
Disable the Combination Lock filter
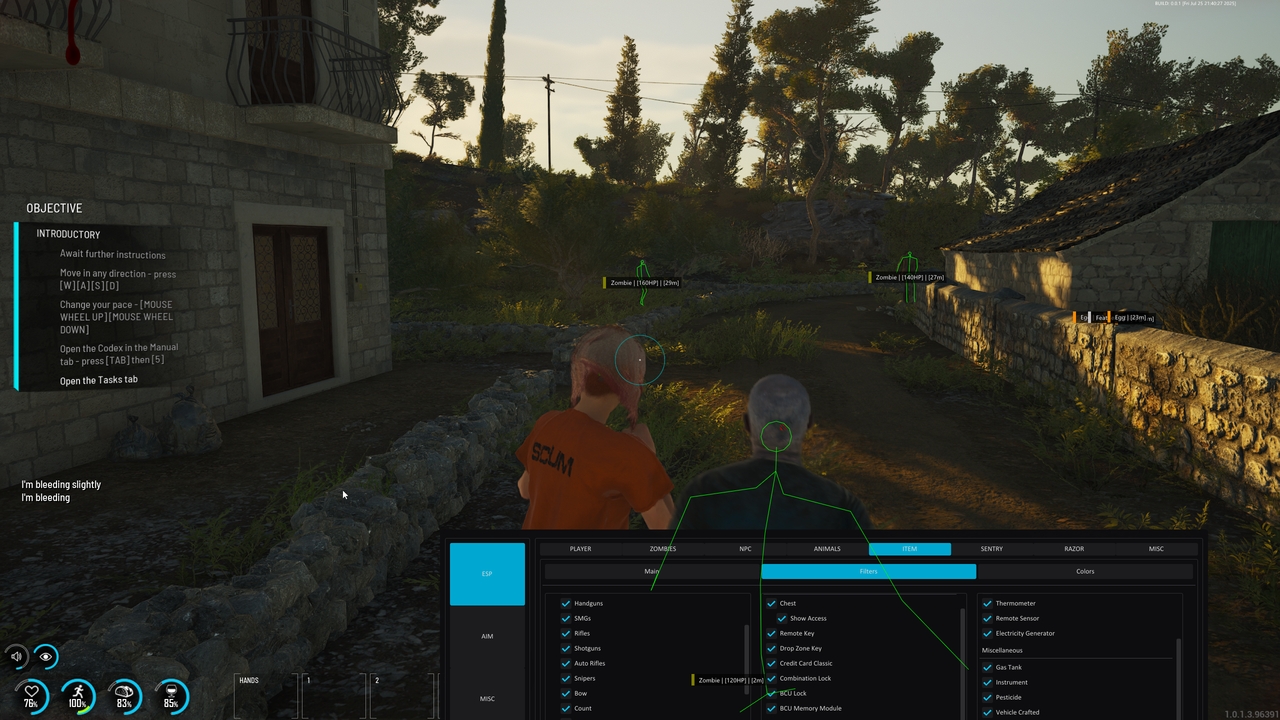[771, 678]
